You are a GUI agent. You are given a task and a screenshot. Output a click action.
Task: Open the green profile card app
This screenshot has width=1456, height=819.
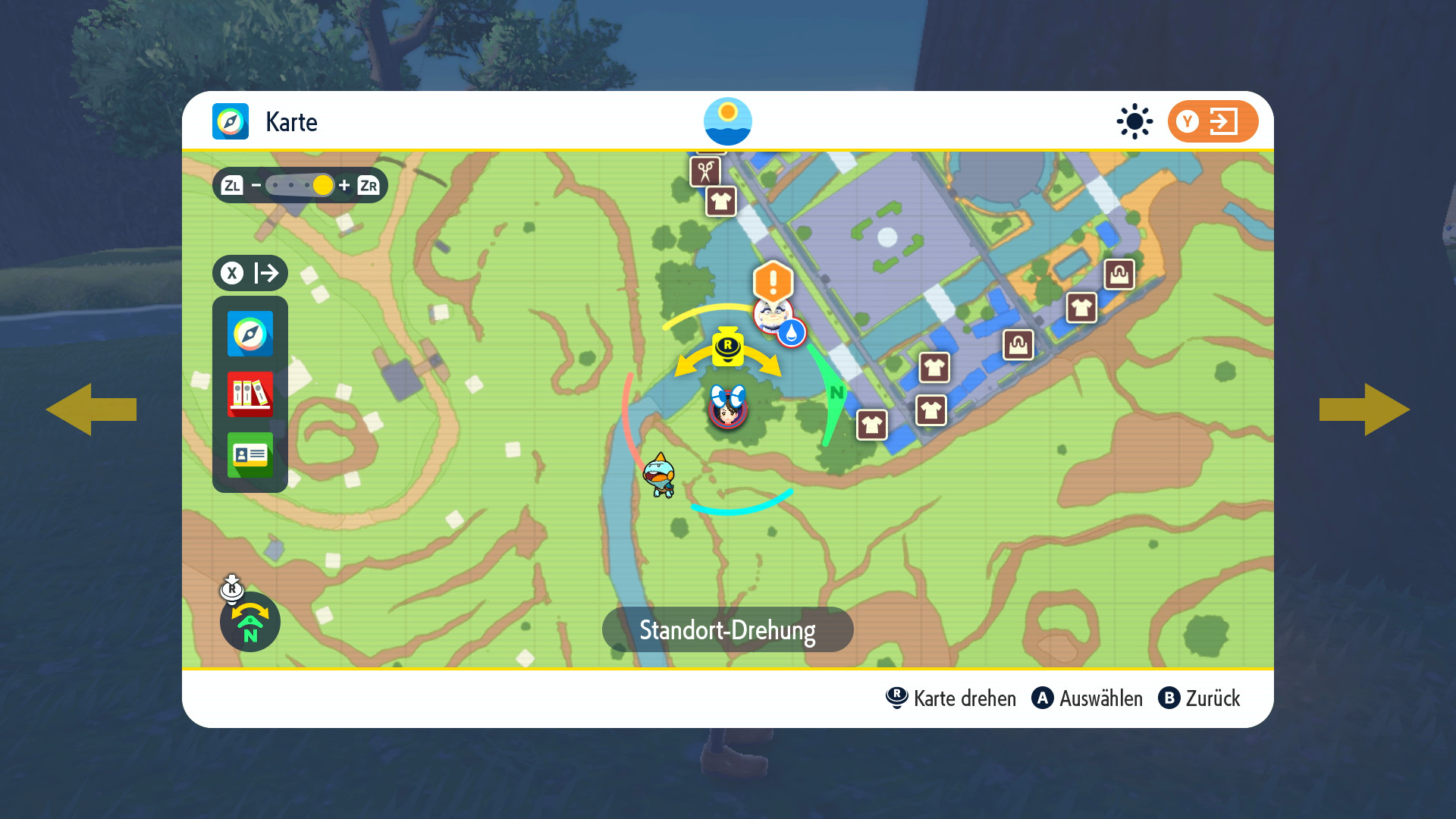[x=250, y=455]
